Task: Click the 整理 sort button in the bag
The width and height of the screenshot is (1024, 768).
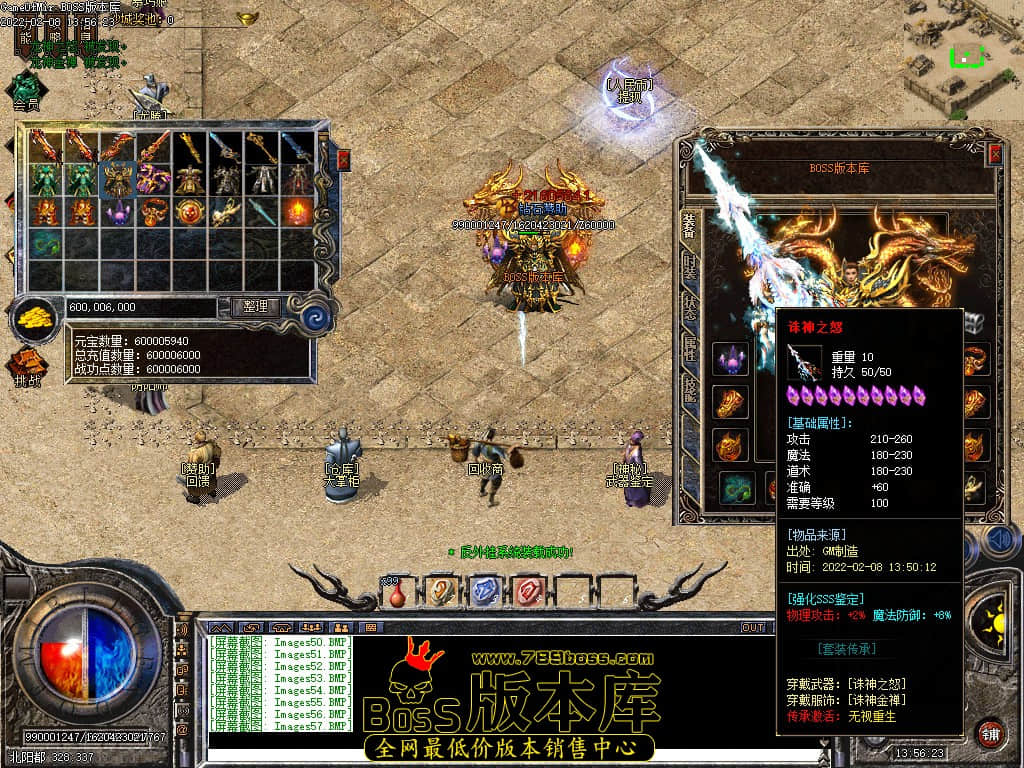Action: coord(255,307)
